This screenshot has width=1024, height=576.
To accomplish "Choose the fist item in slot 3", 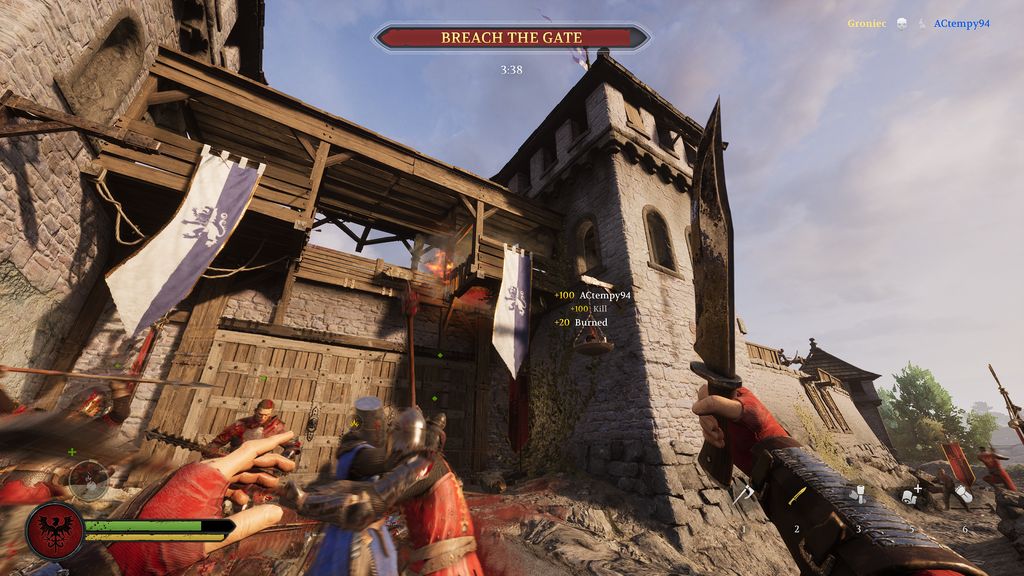I will point(857,493).
